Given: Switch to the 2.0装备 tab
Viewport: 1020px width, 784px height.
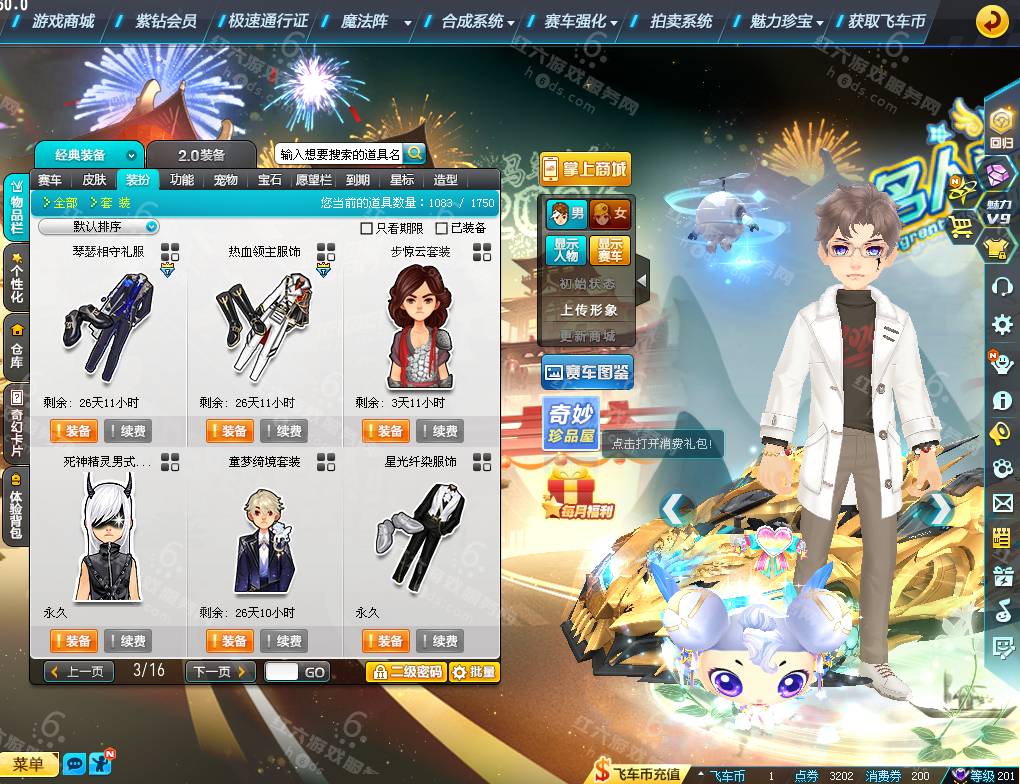Looking at the screenshot, I should coord(202,155).
